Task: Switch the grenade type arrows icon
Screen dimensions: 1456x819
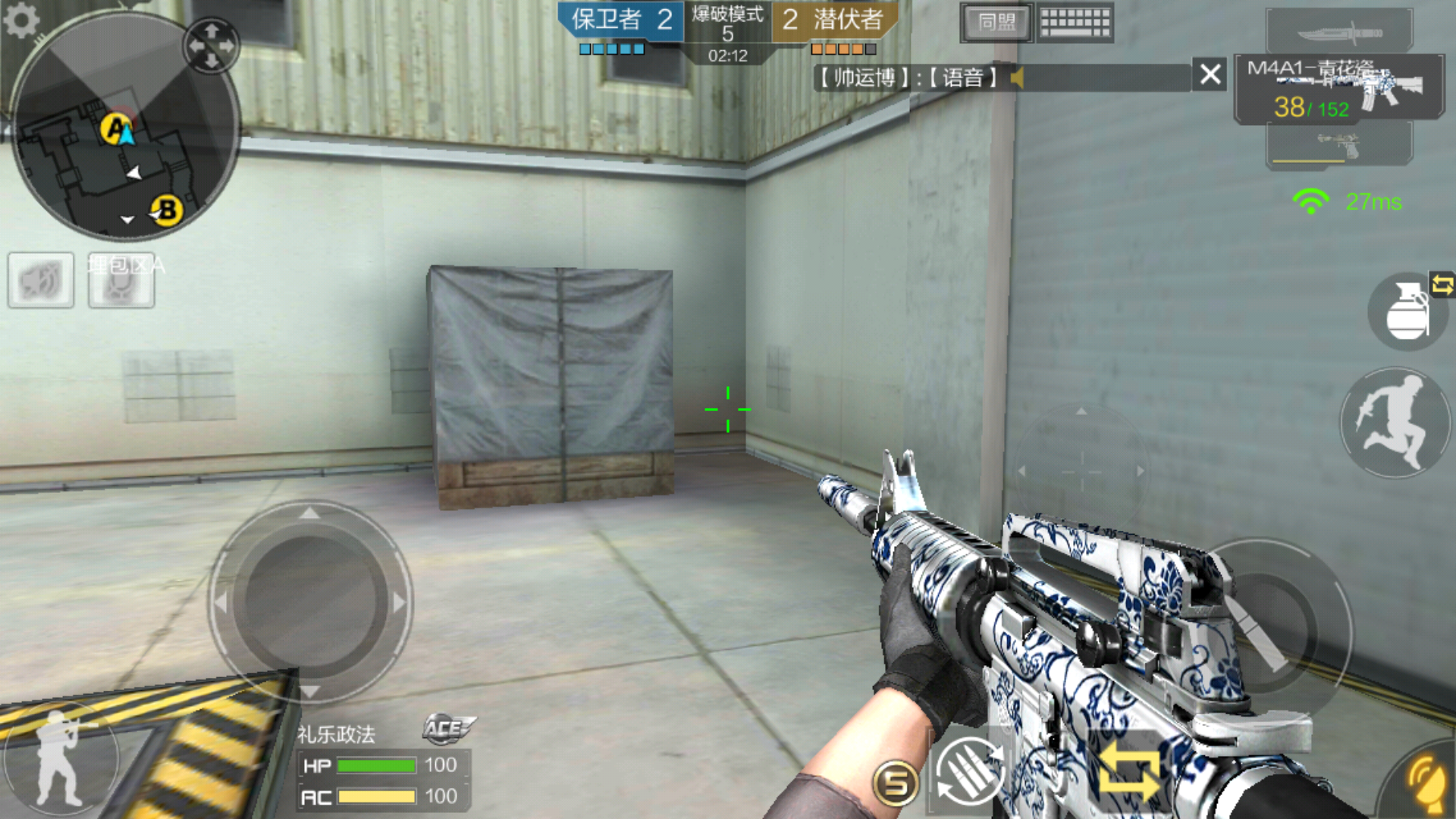Action: point(1442,285)
